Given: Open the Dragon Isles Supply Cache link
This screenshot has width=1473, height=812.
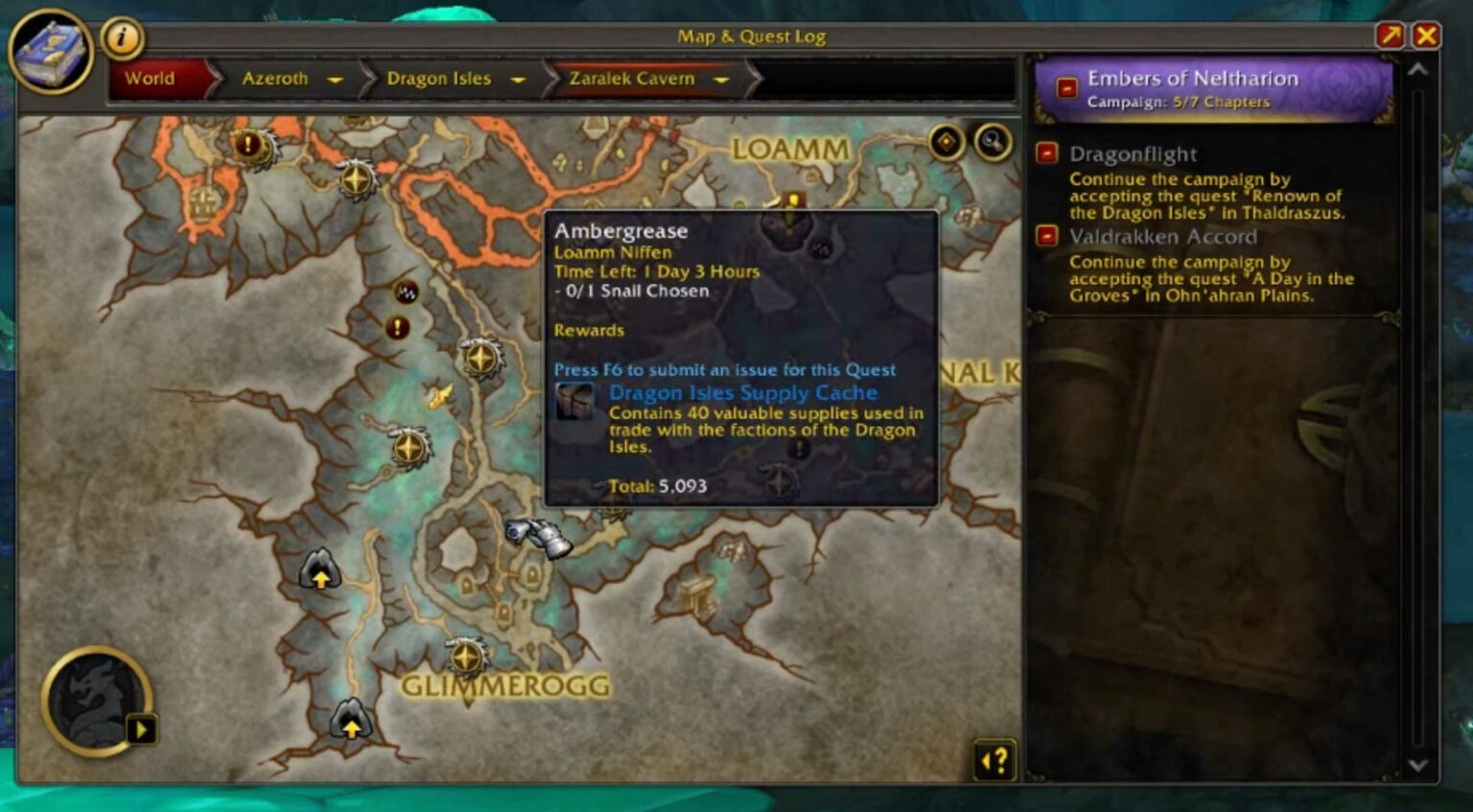Looking at the screenshot, I should tap(743, 393).
